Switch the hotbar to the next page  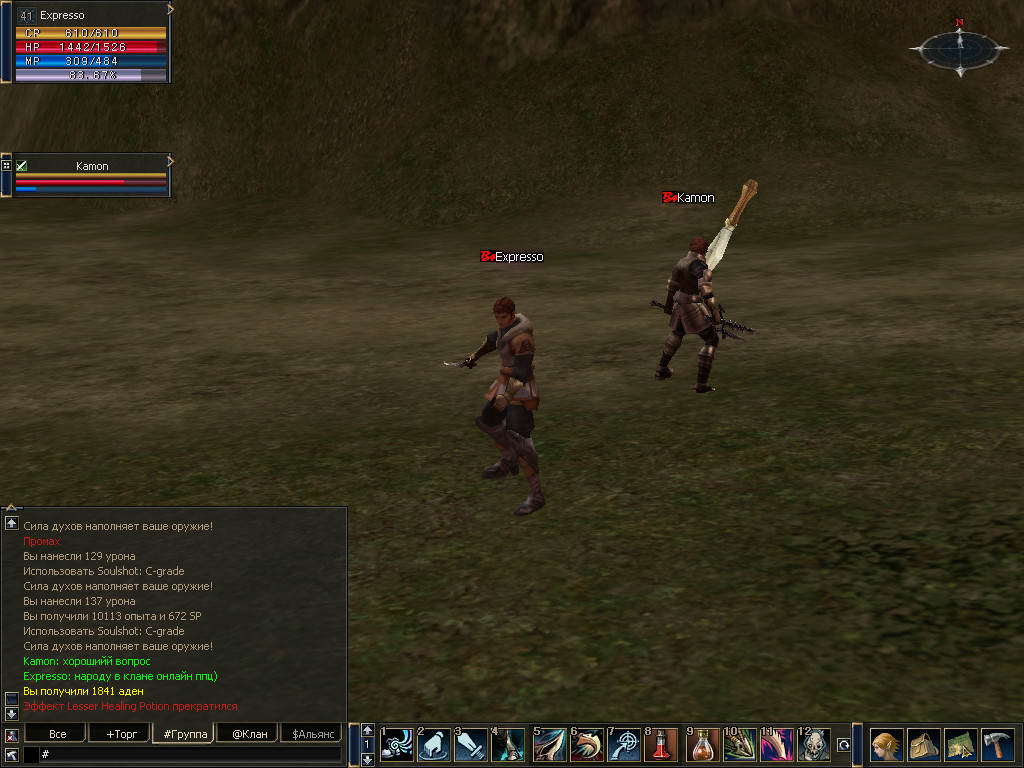click(368, 760)
